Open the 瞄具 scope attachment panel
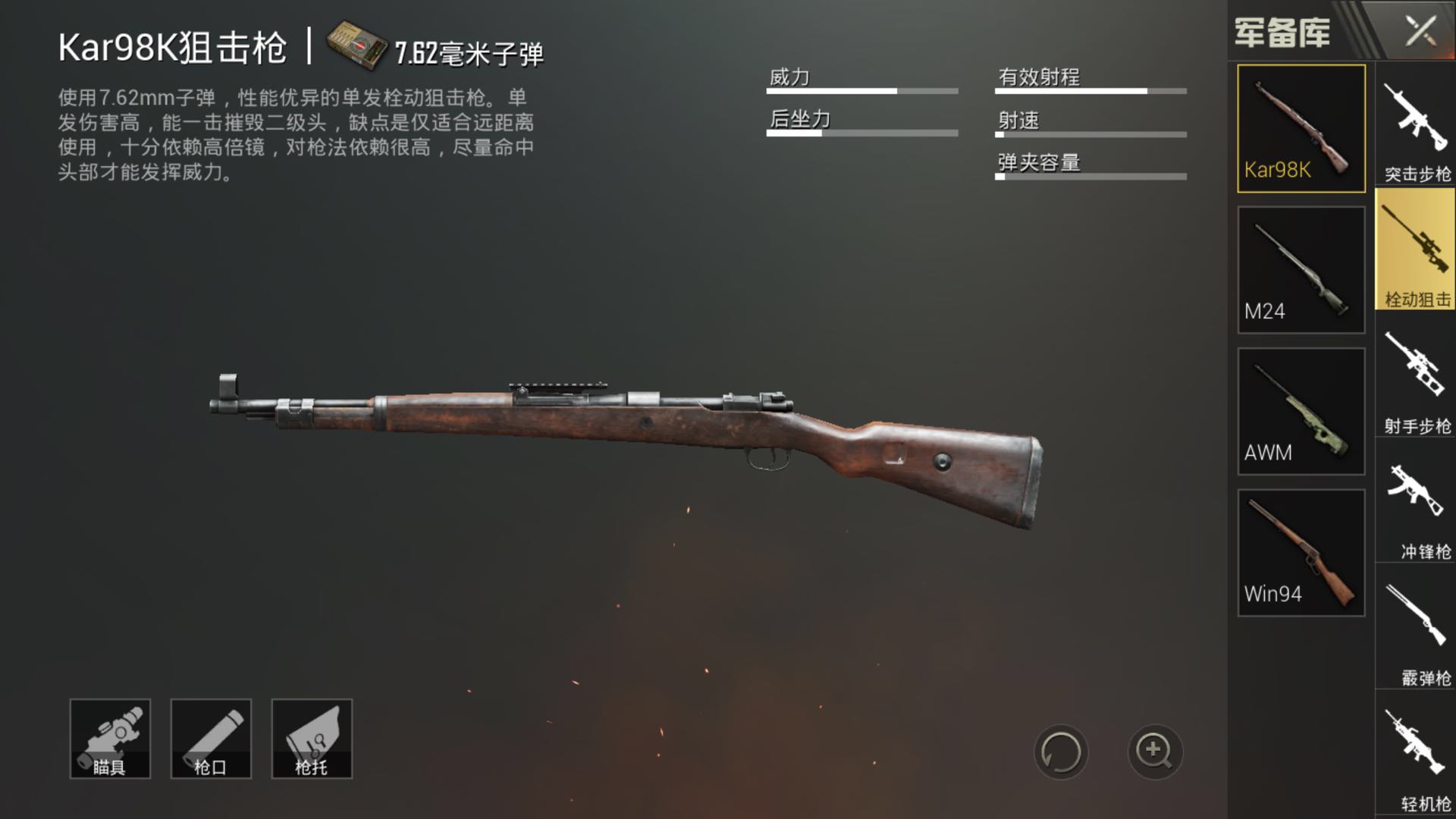1456x819 pixels. (109, 737)
